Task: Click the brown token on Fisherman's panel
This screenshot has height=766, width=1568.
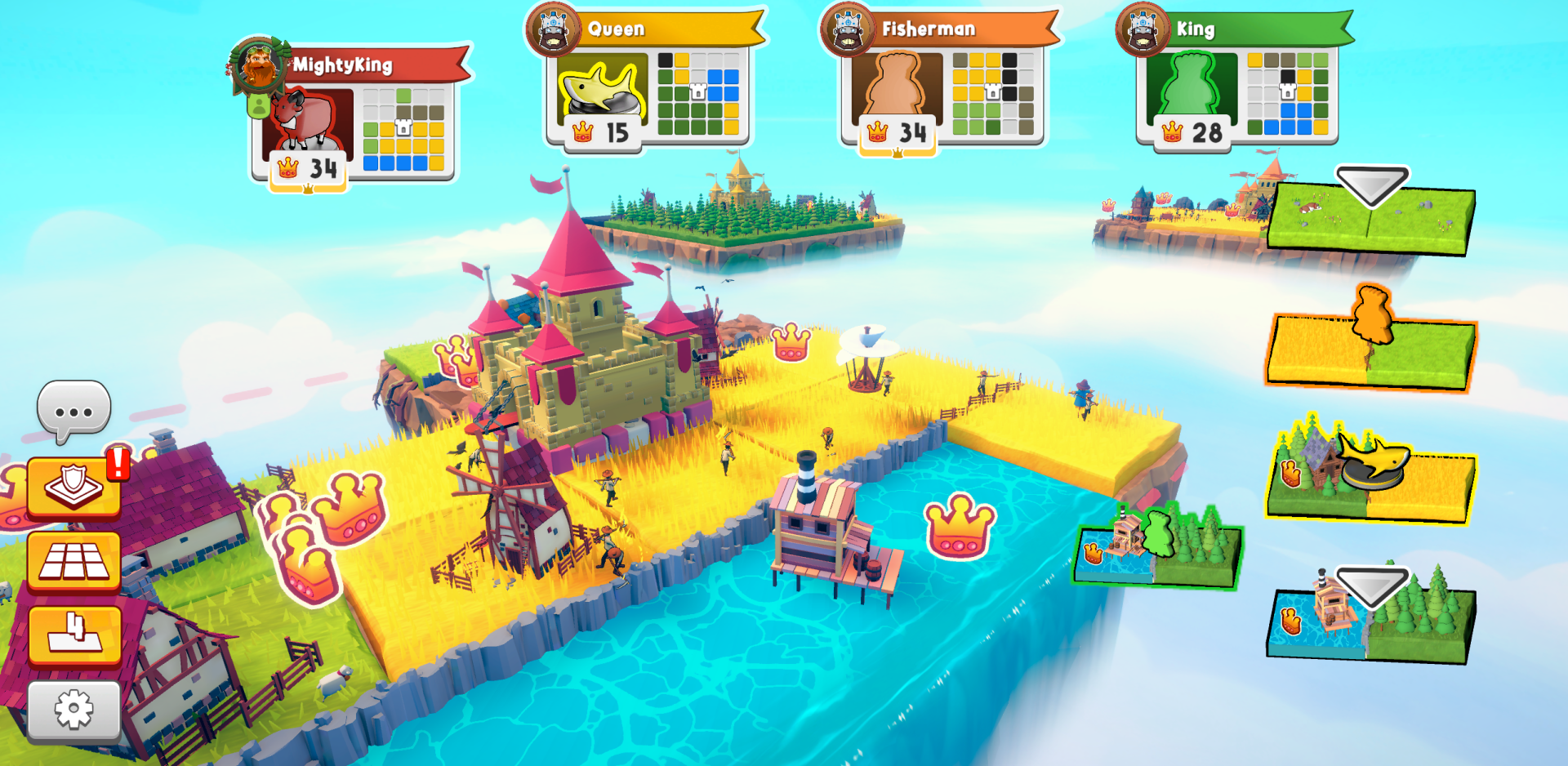Action: tap(896, 82)
